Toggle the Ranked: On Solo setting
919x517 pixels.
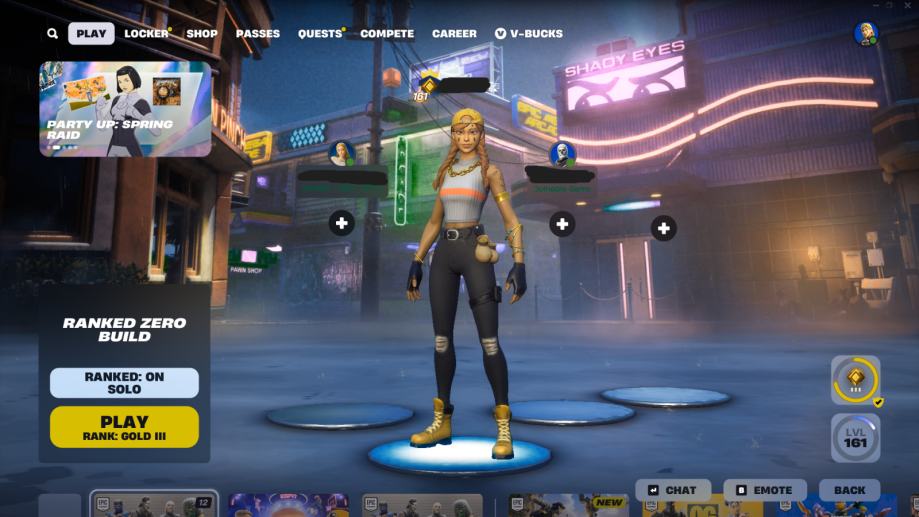tap(124, 383)
